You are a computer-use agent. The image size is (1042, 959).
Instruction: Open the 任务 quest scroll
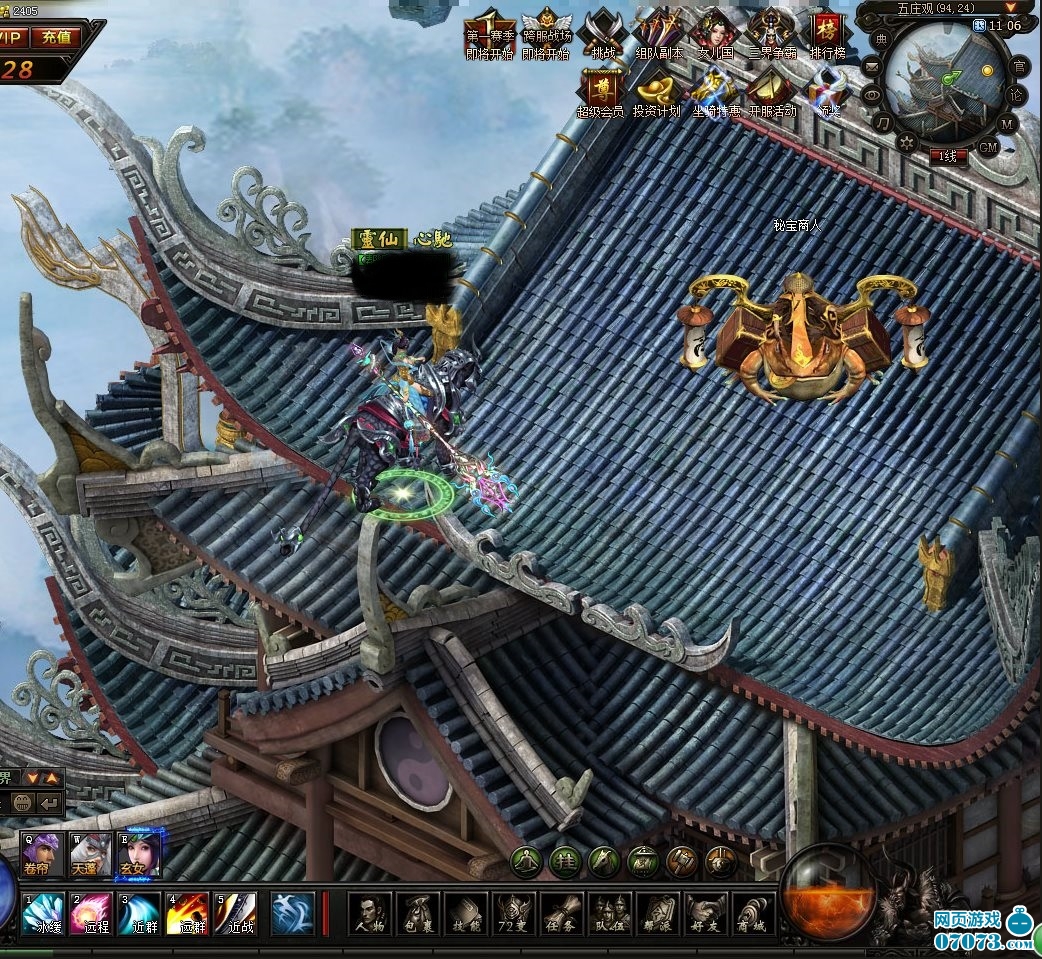point(562,914)
